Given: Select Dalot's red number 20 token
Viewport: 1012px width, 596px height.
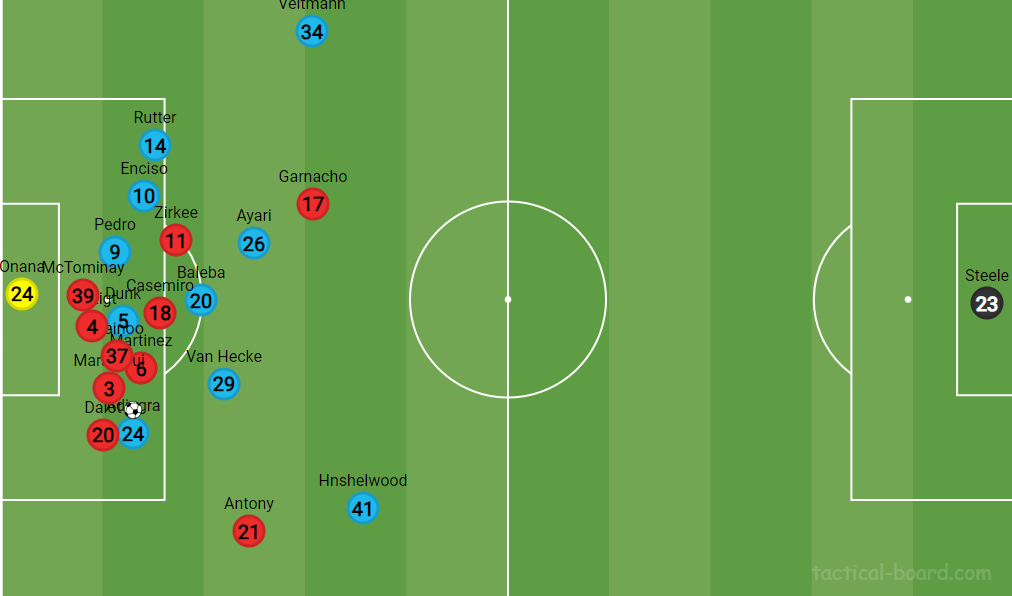Looking at the screenshot, I should 102,434.
